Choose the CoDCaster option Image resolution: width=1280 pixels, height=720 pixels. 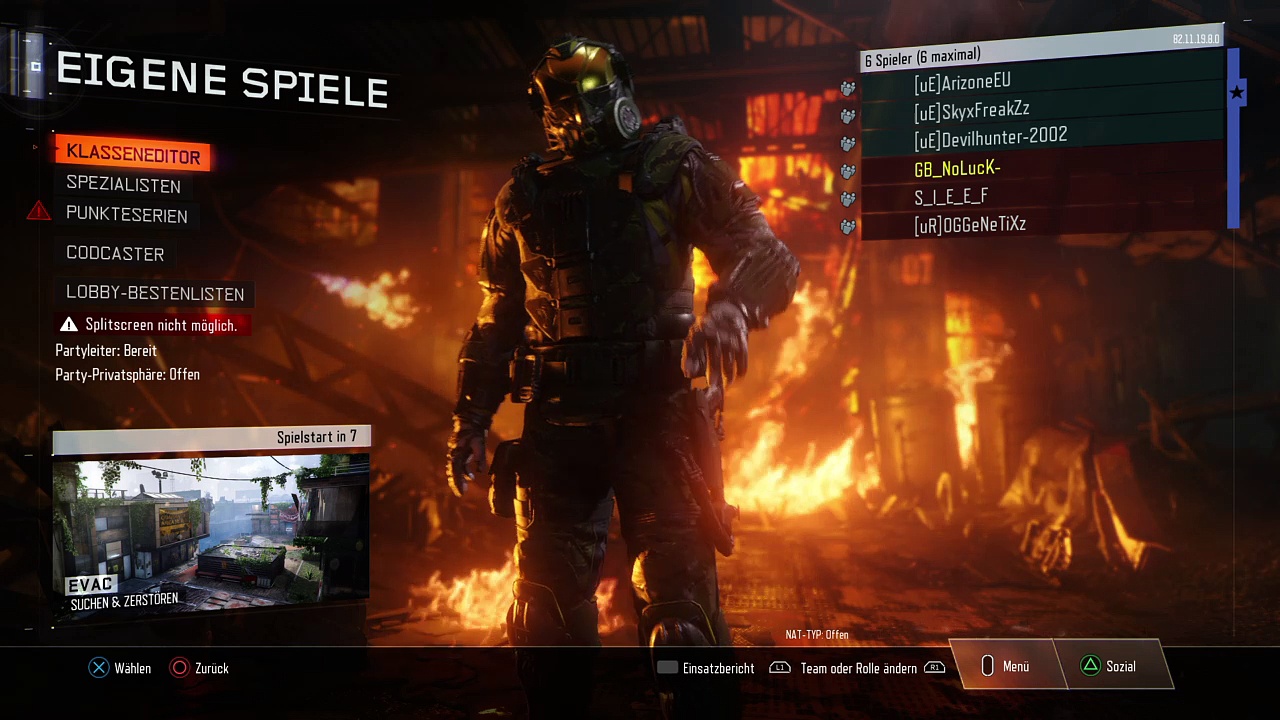click(115, 254)
